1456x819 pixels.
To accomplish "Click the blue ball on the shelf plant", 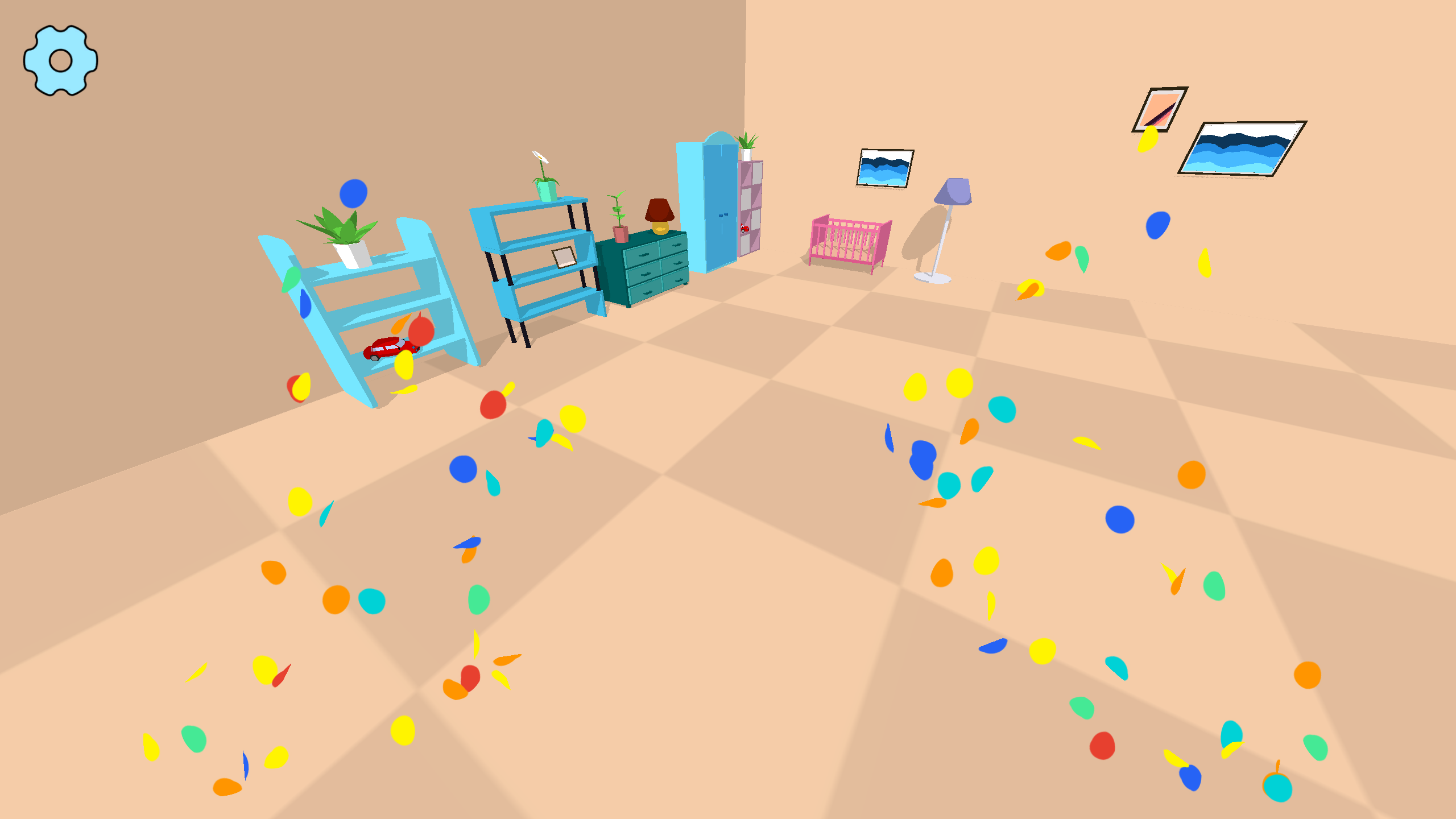I will click(x=353, y=193).
